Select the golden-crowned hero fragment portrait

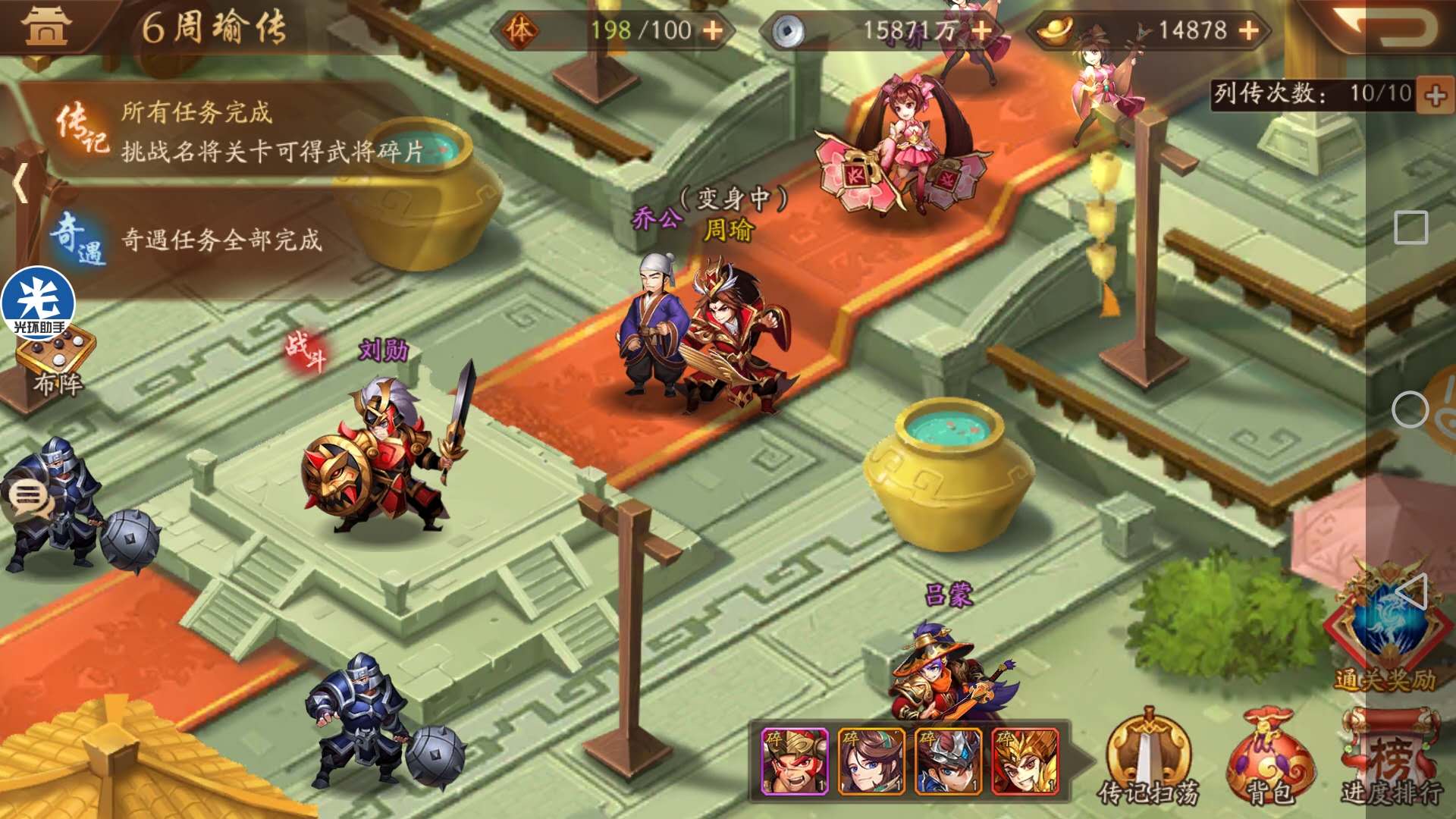[x=1025, y=761]
